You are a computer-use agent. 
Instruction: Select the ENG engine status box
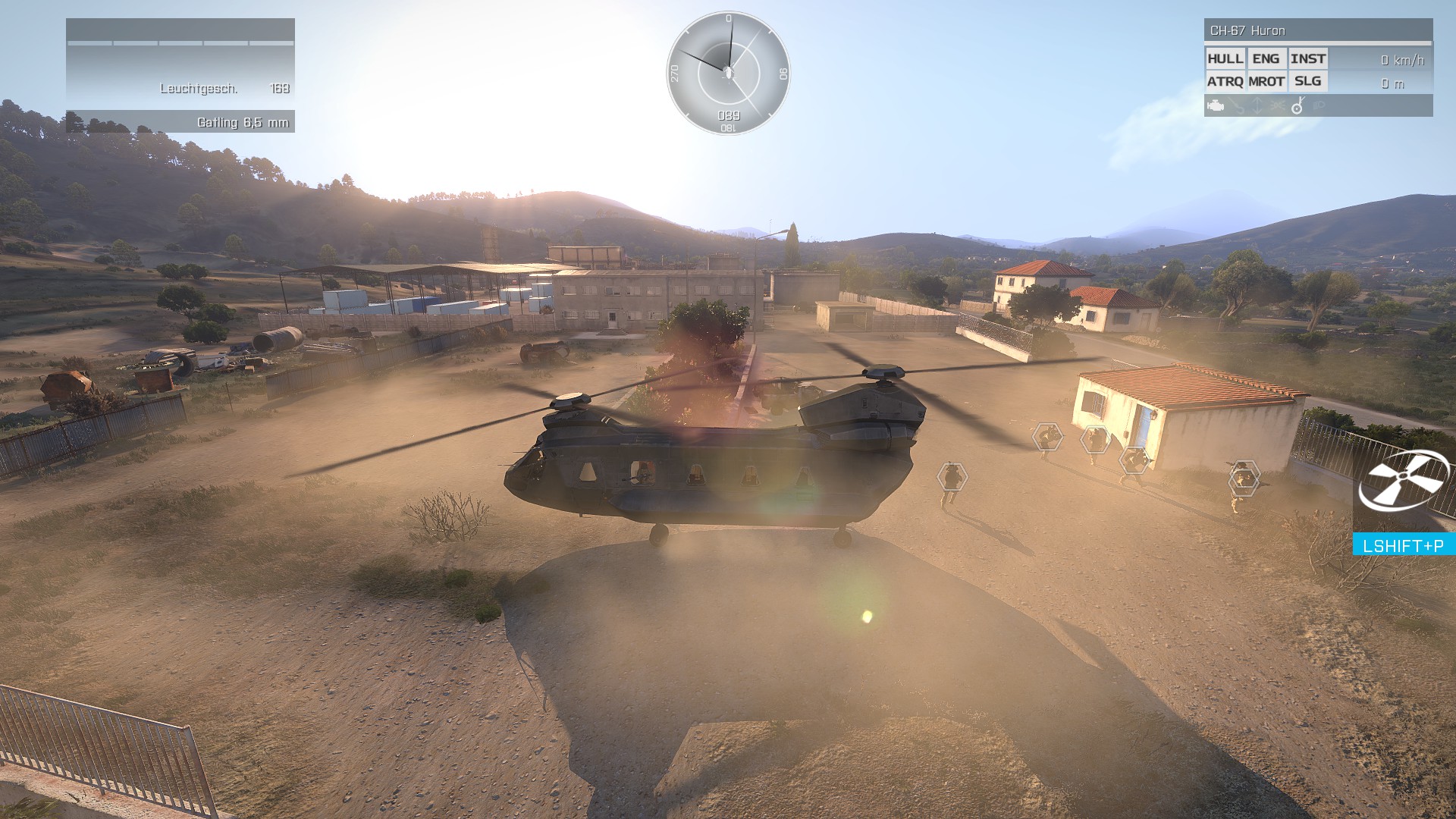pos(1266,59)
